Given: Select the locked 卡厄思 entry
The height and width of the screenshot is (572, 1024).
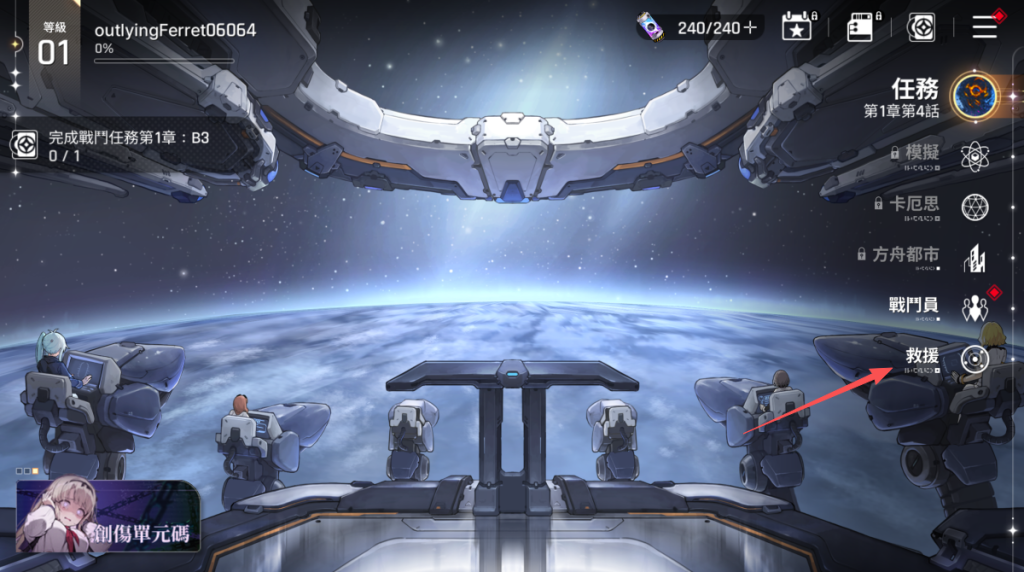Looking at the screenshot, I should click(x=974, y=206).
